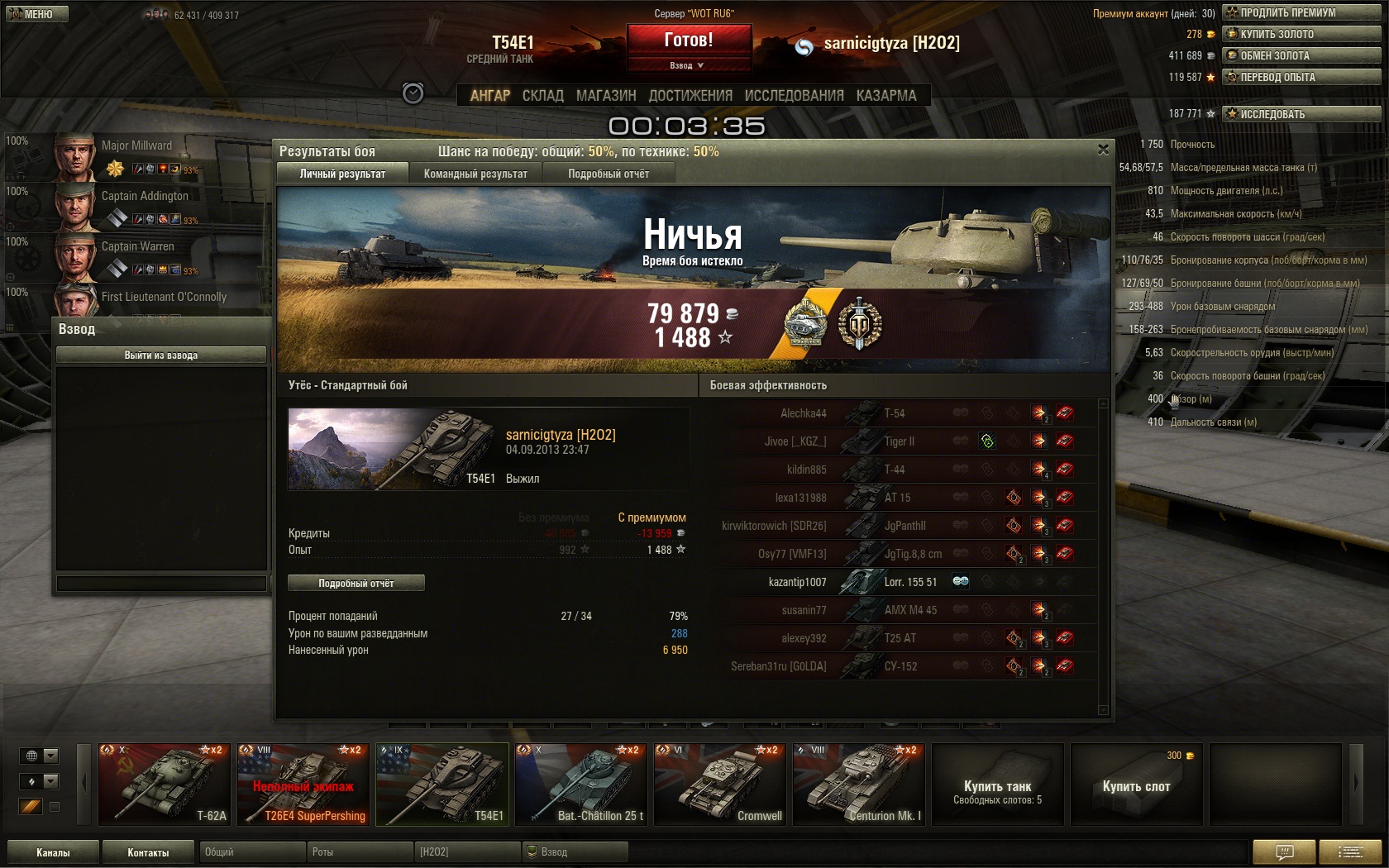The height and width of the screenshot is (868, 1389).
Task: Leave the platoon with Выйти из взвода
Action: click(x=161, y=355)
